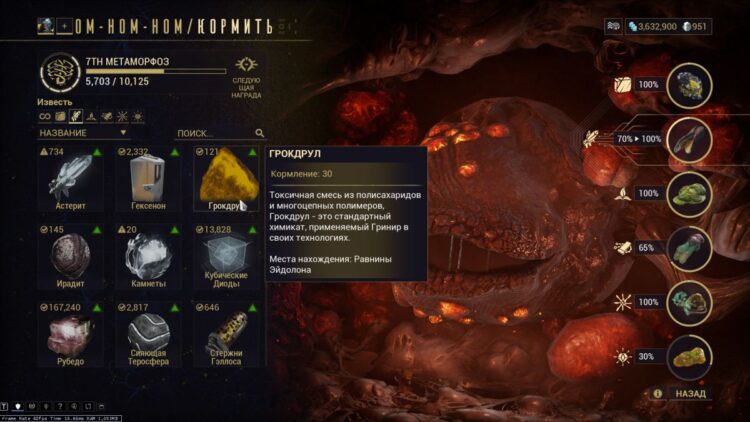Open the Название sort dropdown
Image resolution: width=750 pixels, height=422 pixels.
tap(84, 132)
